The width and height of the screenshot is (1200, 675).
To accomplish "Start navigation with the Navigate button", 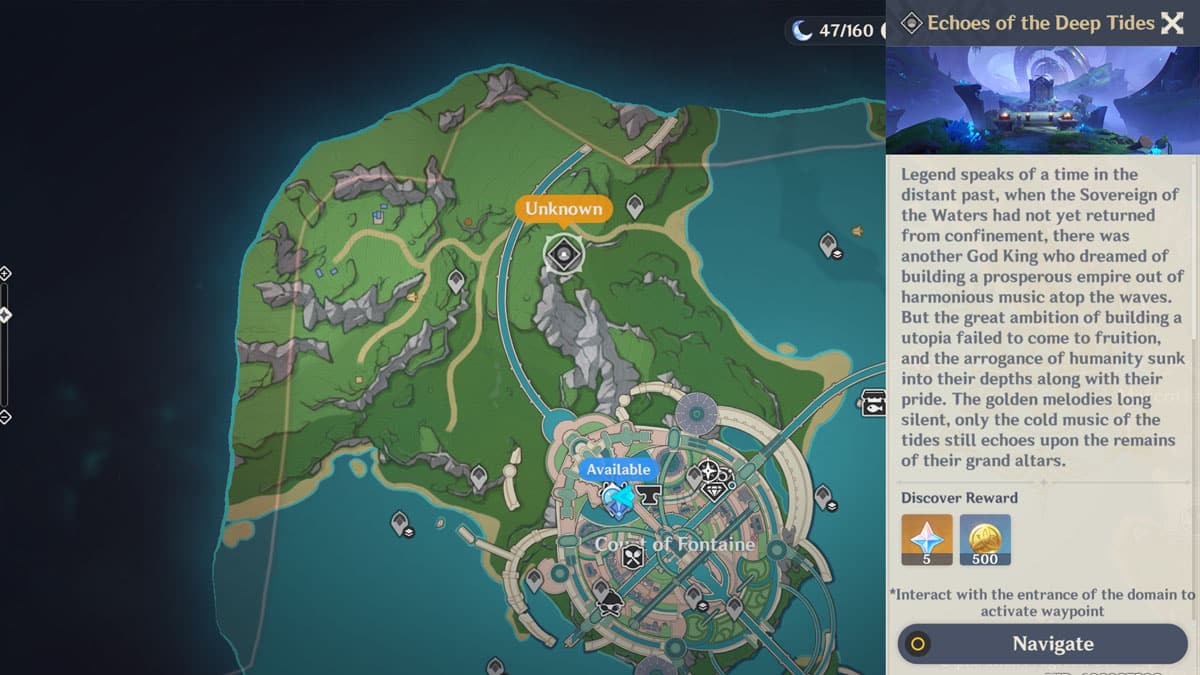I will pos(1041,644).
